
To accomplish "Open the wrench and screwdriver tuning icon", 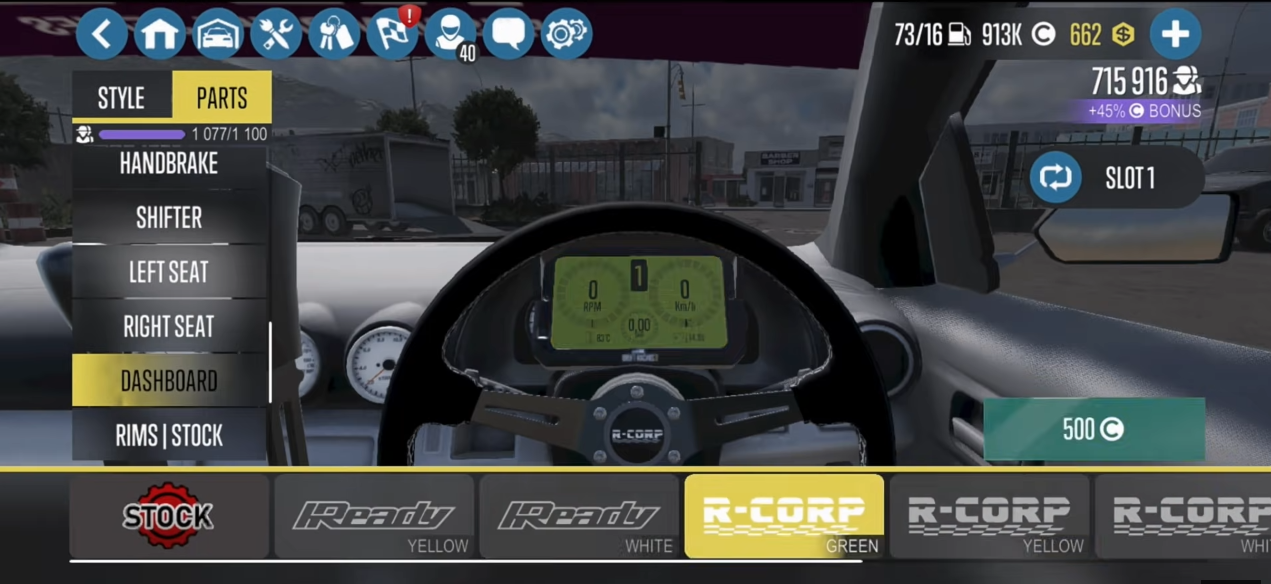I will pos(276,35).
